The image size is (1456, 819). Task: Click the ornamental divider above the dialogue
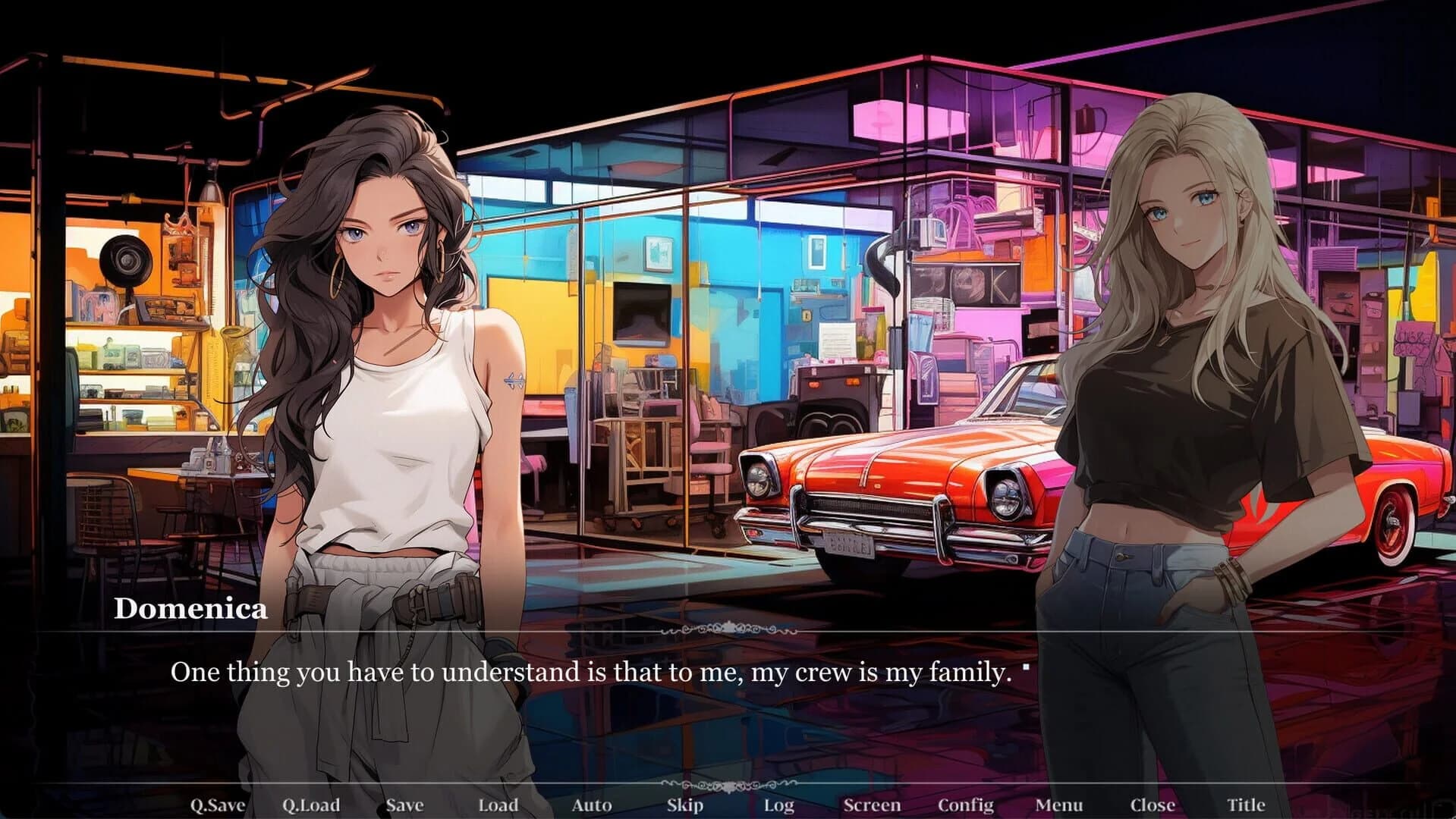pyautogui.click(x=728, y=628)
